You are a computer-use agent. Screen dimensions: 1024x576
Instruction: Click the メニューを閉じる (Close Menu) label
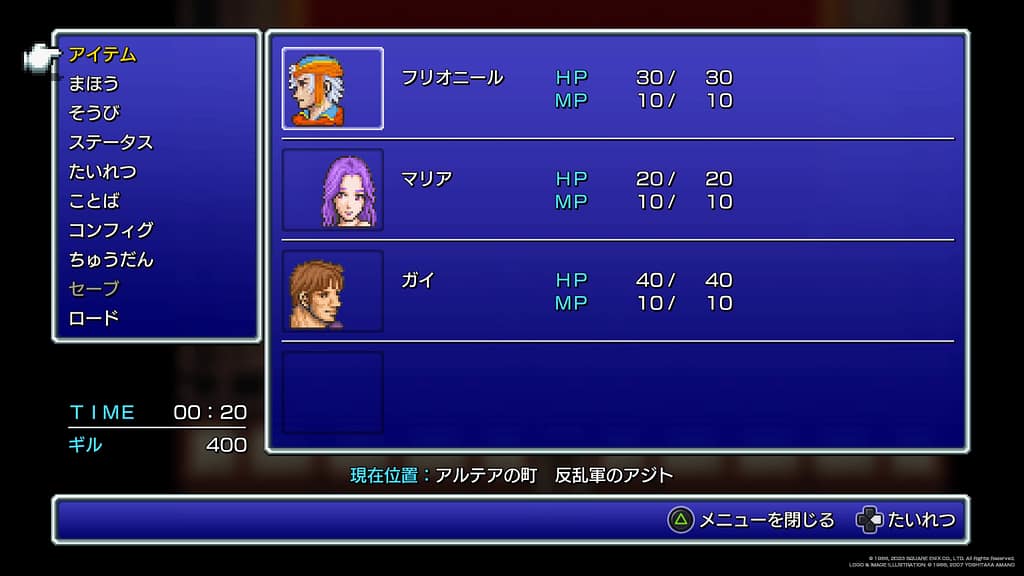click(766, 520)
